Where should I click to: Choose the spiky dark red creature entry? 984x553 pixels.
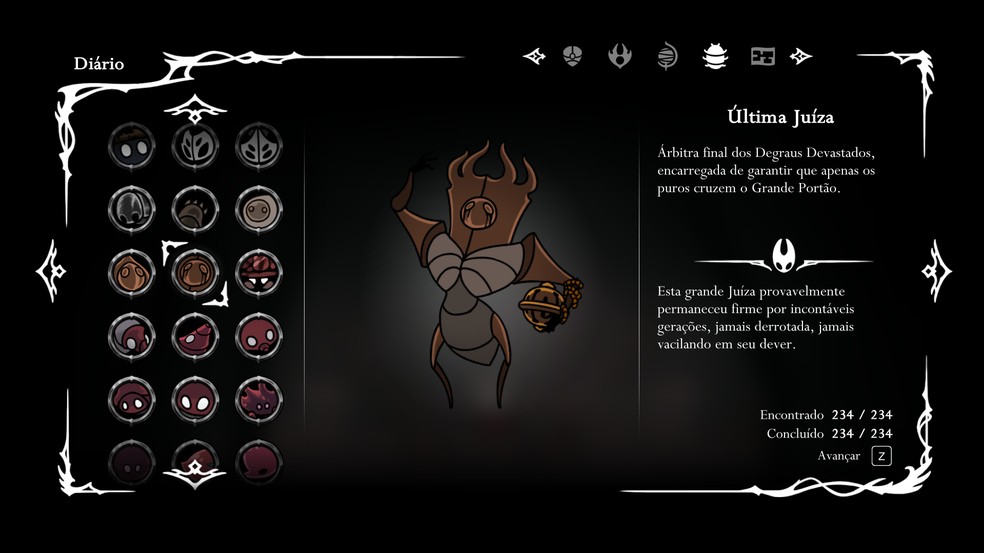[x=258, y=398]
